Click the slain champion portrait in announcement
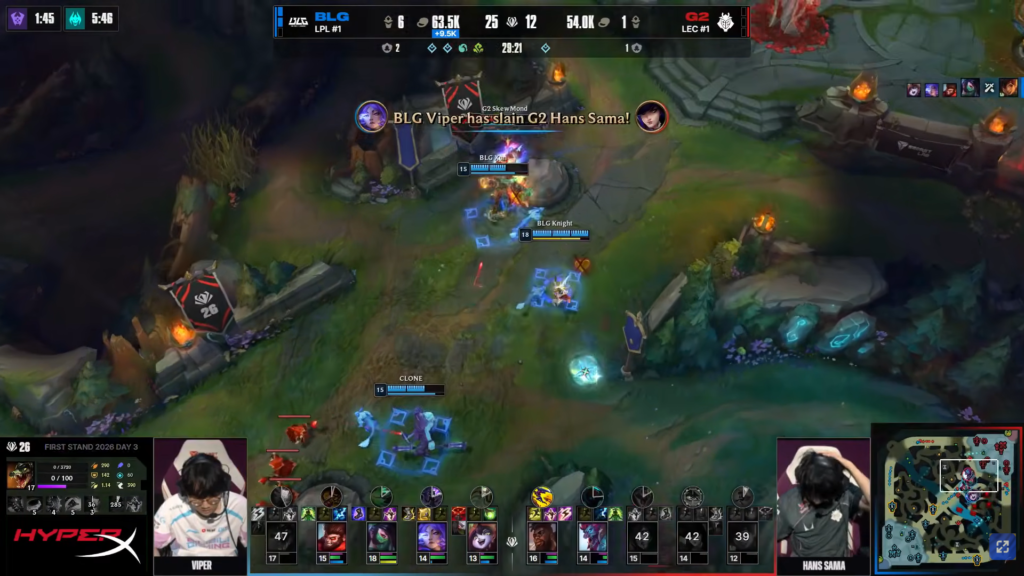This screenshot has width=1024, height=576. click(652, 116)
